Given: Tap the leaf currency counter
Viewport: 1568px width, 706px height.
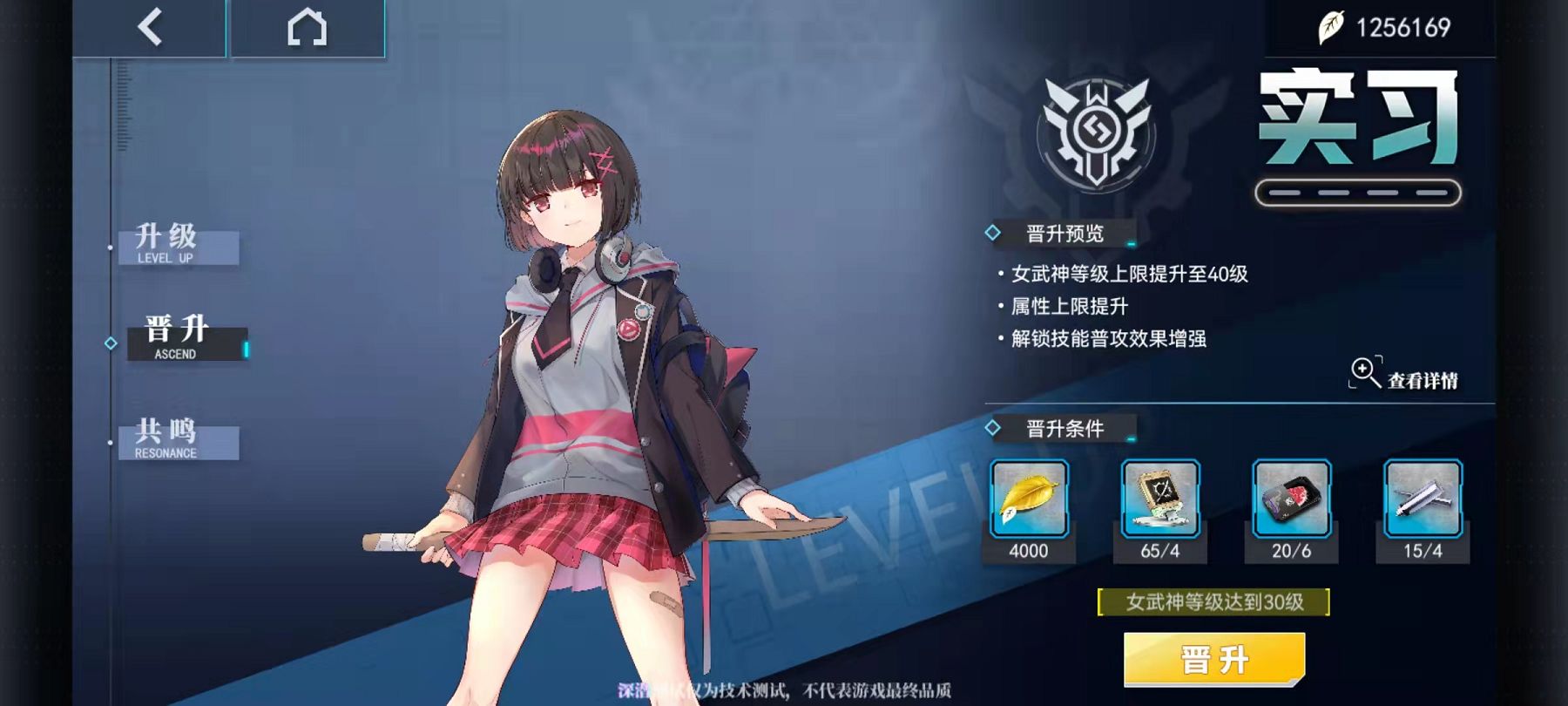Looking at the screenshot, I should tap(1385, 28).
